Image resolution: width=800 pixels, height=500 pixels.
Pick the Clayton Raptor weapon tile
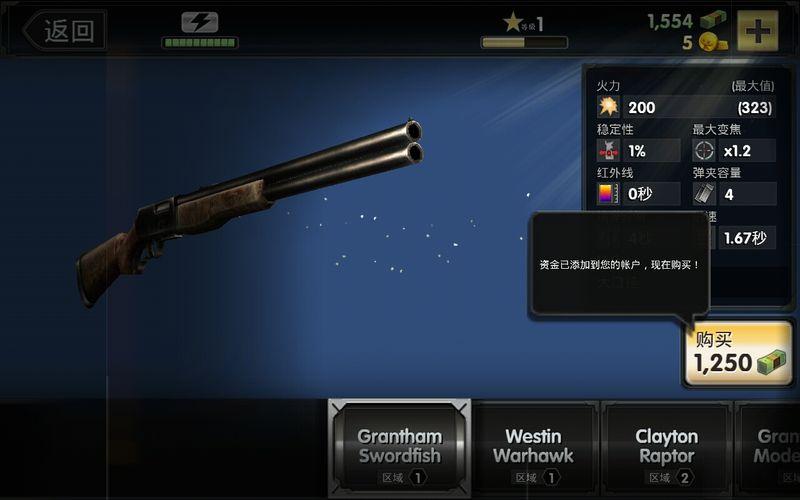click(666, 448)
